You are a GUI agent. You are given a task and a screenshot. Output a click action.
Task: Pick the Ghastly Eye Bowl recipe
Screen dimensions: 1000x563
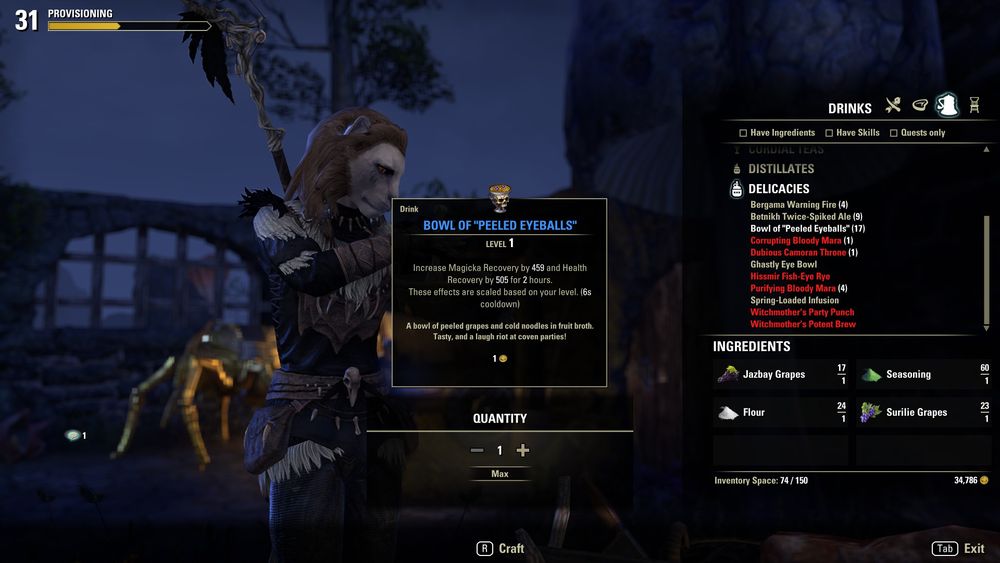[x=783, y=265]
